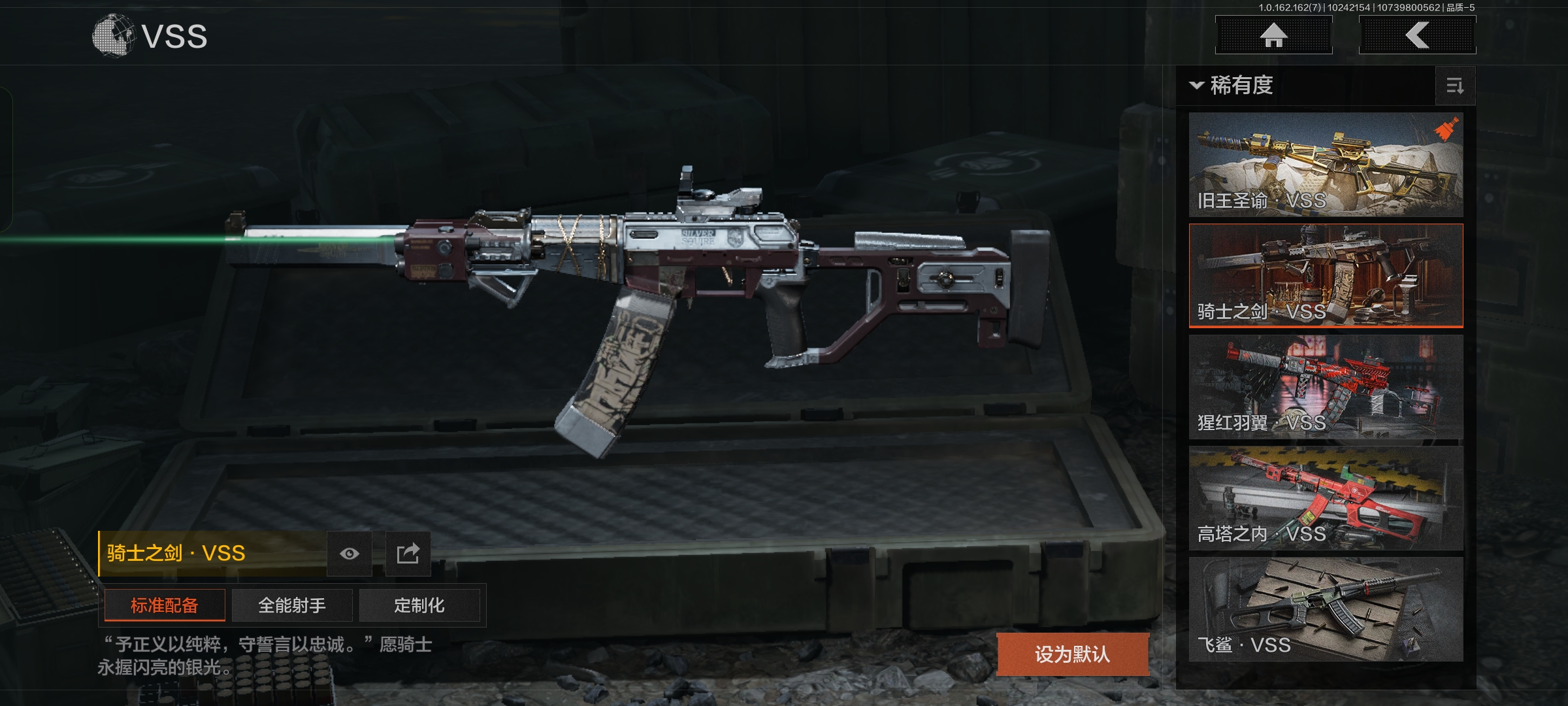Switch to the 标准配备 tab

tap(165, 605)
